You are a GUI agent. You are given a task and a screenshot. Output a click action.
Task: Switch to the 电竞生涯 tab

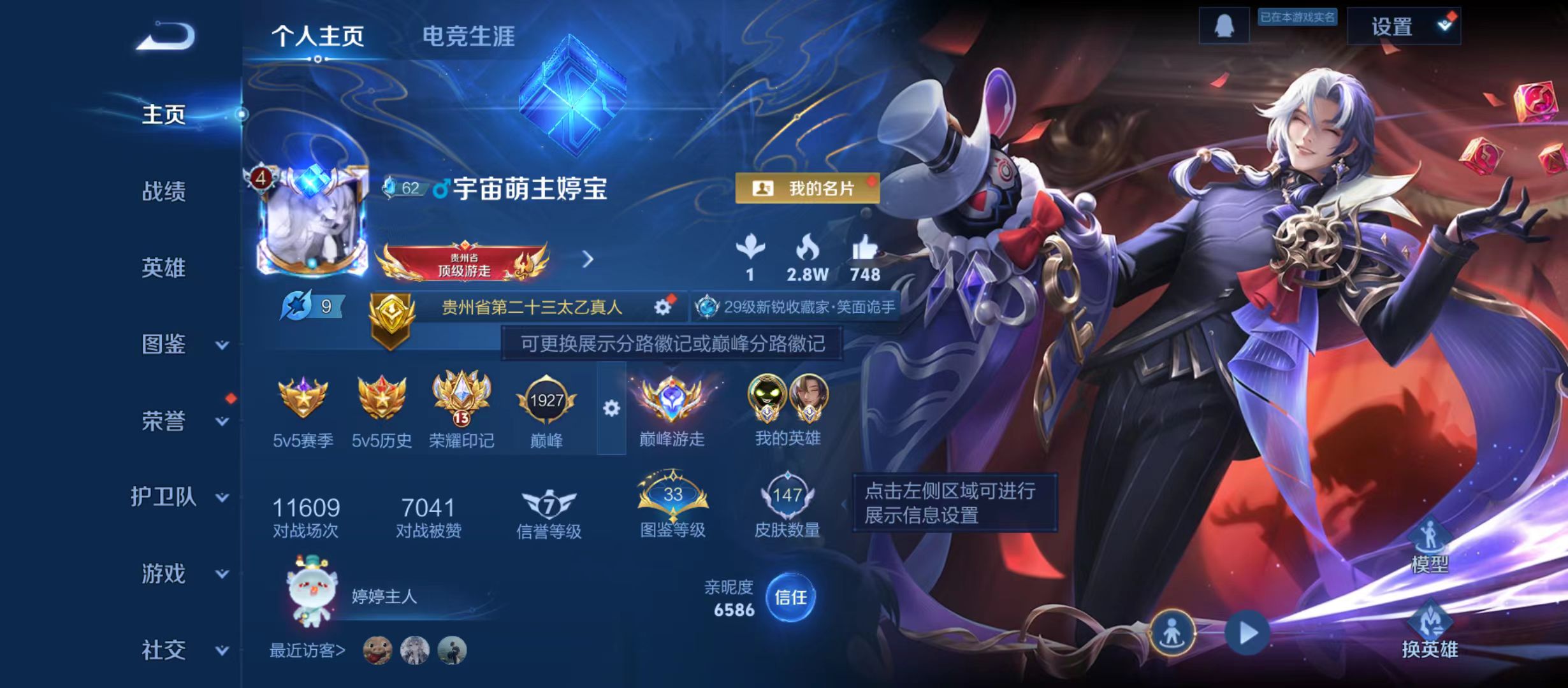pyautogui.click(x=470, y=37)
